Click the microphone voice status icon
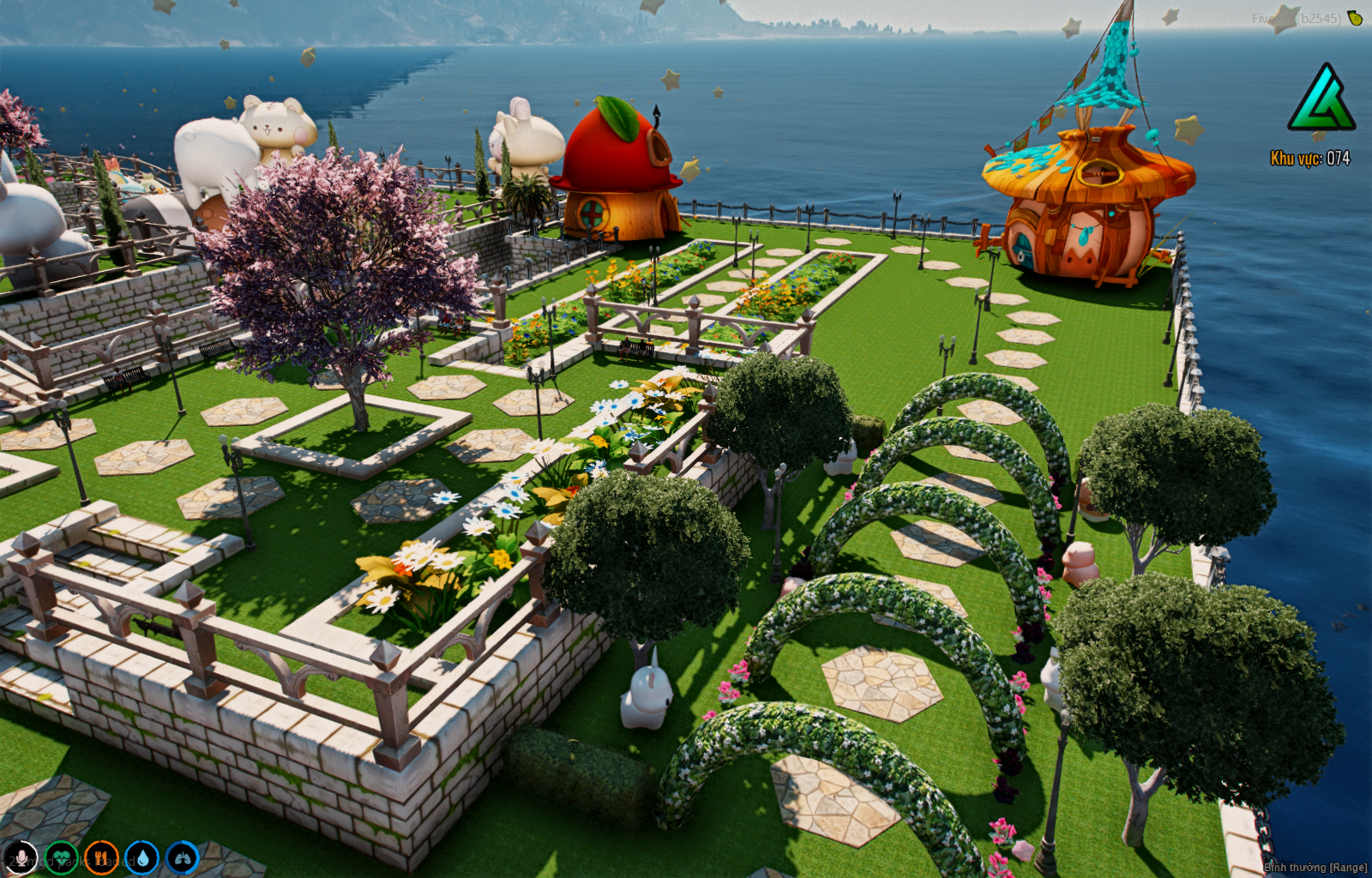 pyautogui.click(x=21, y=857)
